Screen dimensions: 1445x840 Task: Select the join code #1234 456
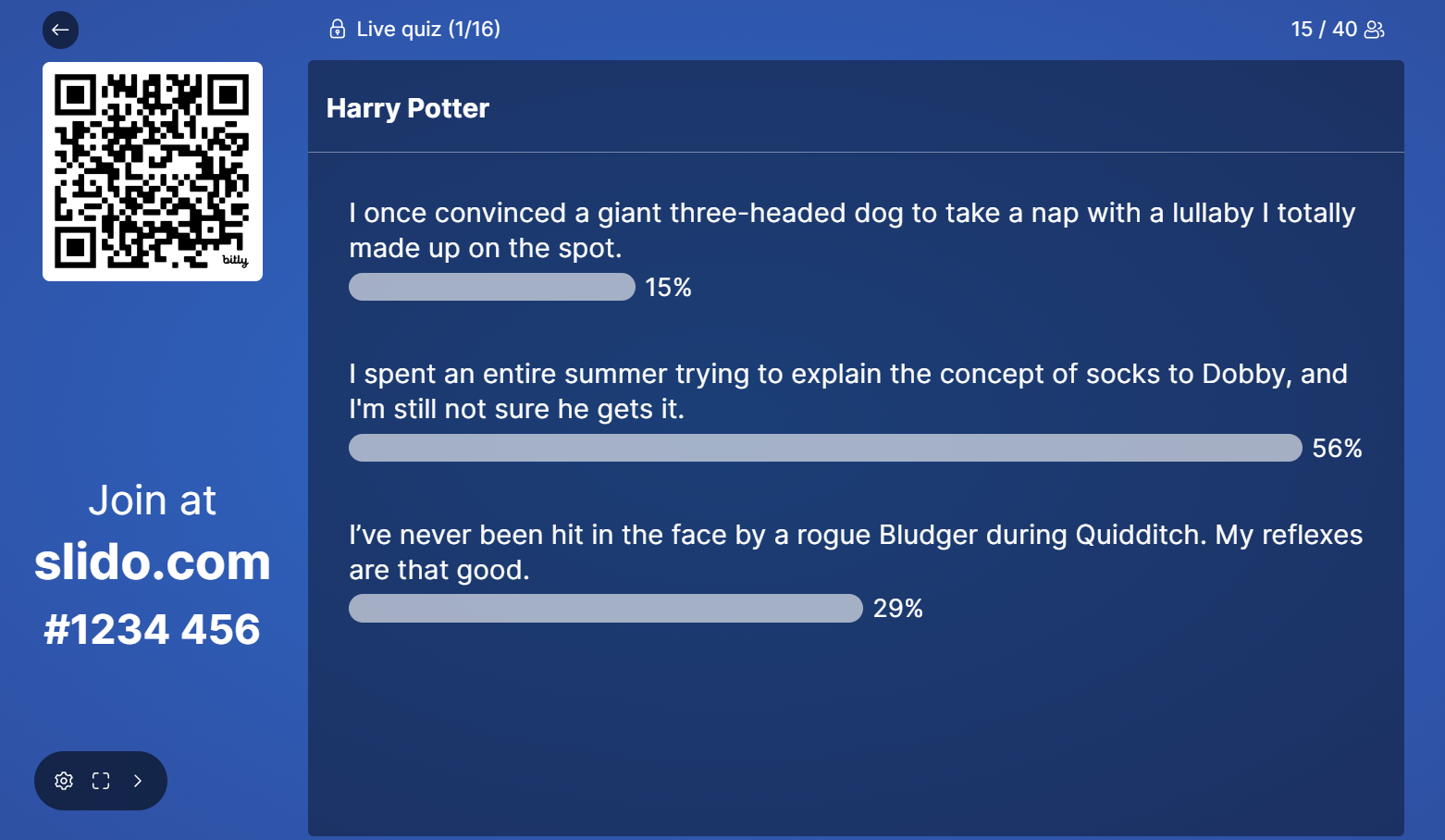point(153,628)
